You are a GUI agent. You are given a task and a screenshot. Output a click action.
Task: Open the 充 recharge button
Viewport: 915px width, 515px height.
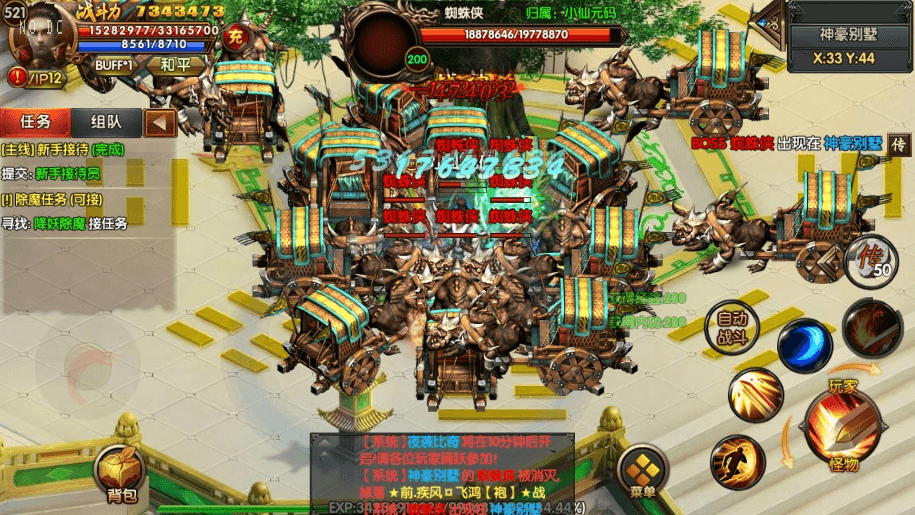pos(236,37)
